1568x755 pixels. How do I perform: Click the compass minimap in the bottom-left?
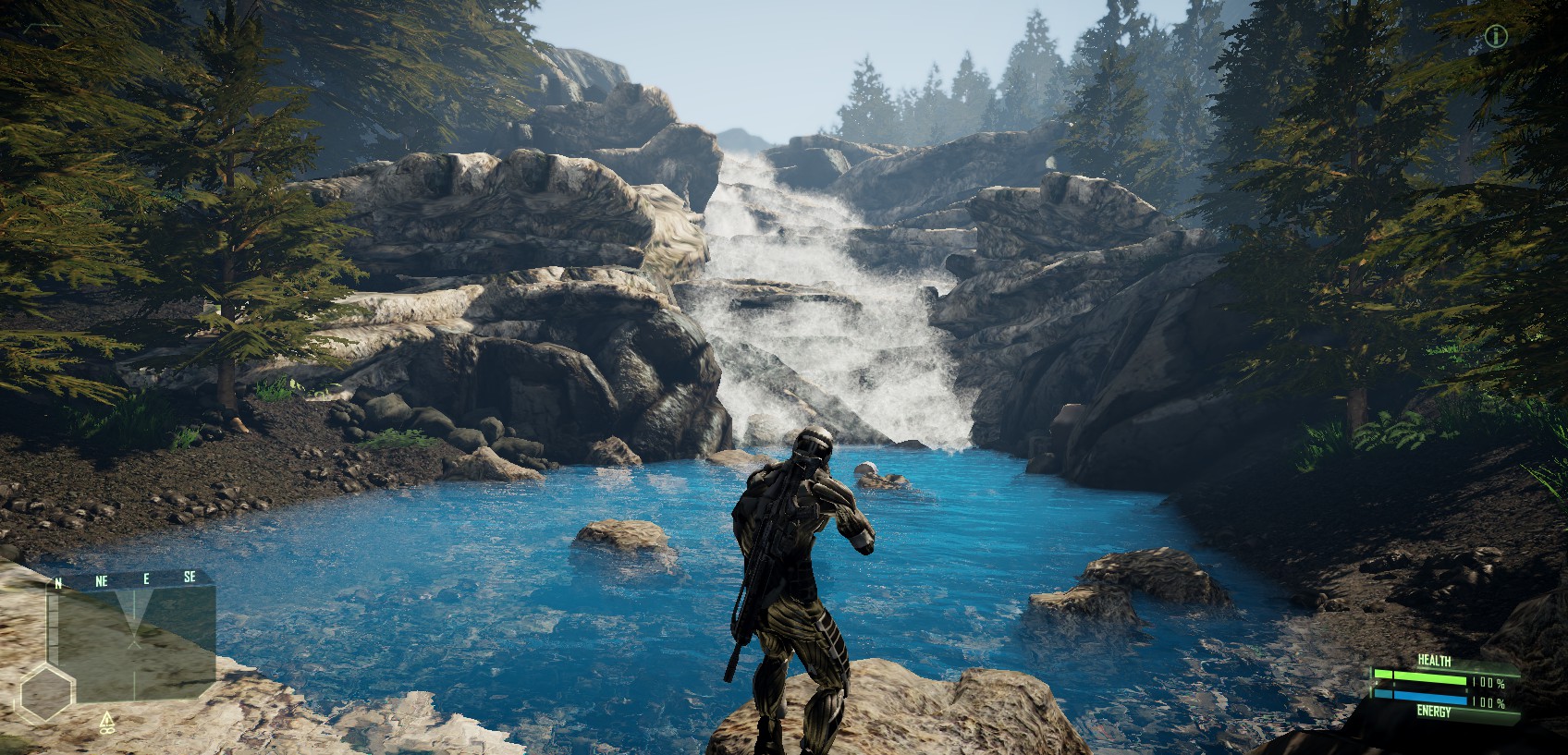click(x=134, y=647)
